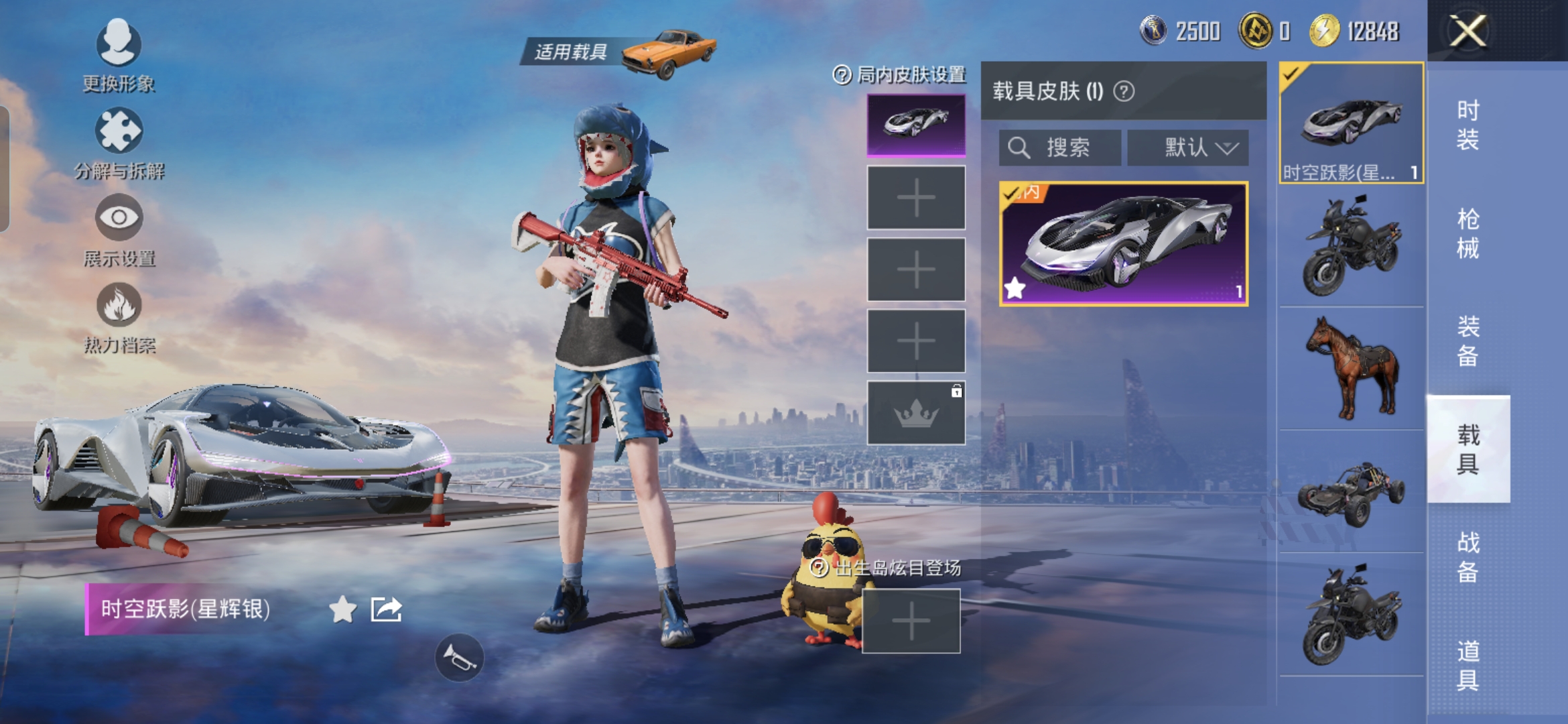Viewport: 1568px width, 724px height.
Task: Switch to the 时装 tab
Action: click(1467, 125)
